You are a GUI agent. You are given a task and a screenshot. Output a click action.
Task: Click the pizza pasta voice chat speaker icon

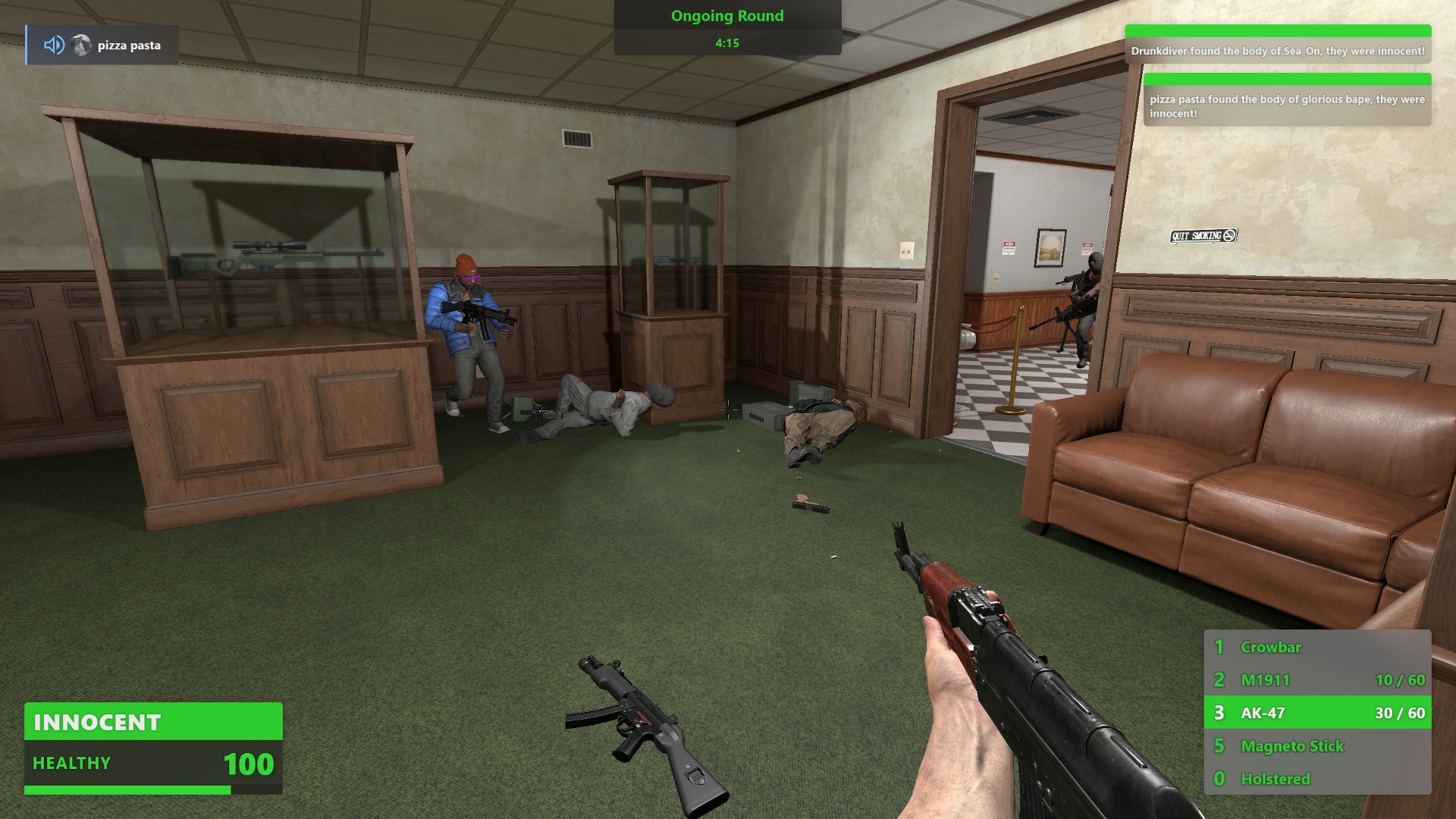pos(54,45)
